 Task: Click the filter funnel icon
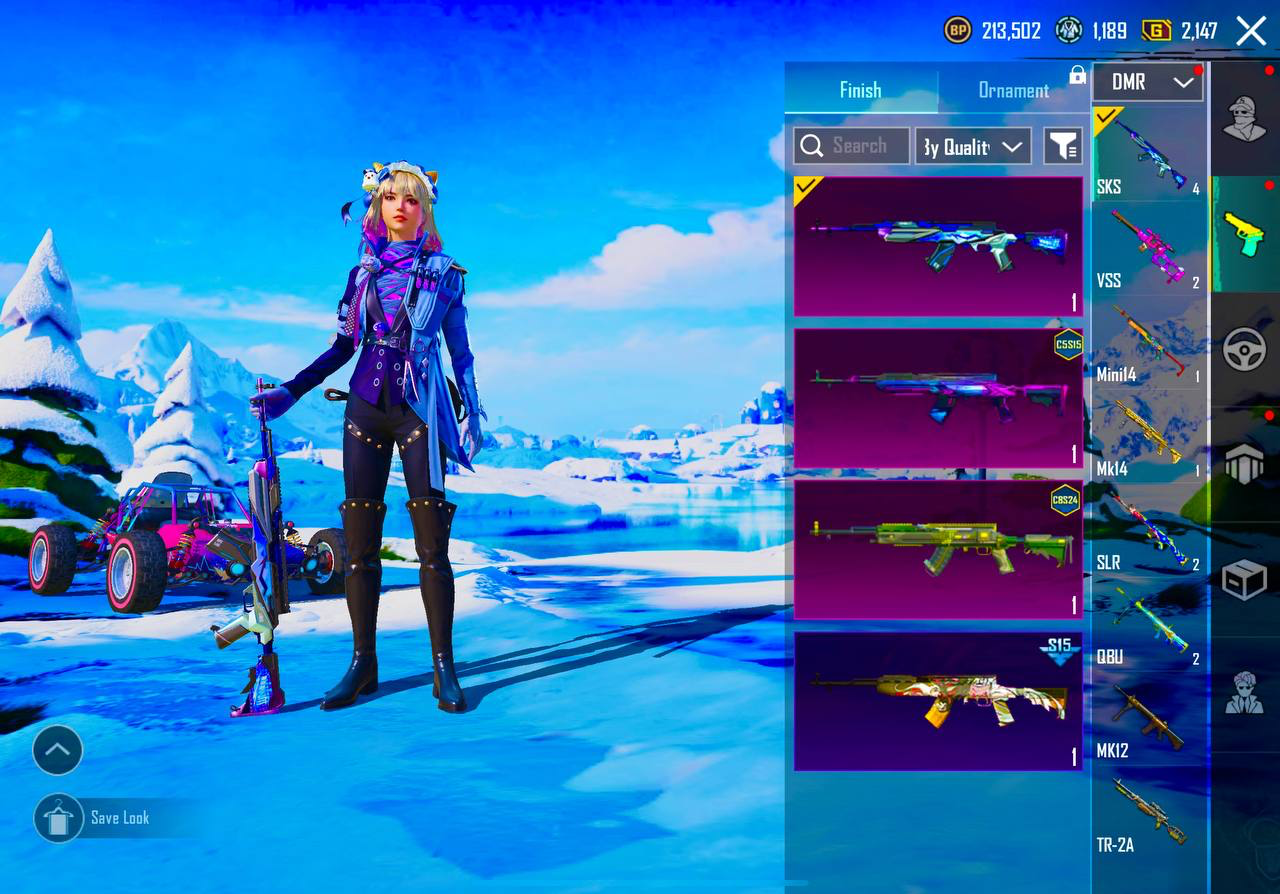pos(1062,145)
